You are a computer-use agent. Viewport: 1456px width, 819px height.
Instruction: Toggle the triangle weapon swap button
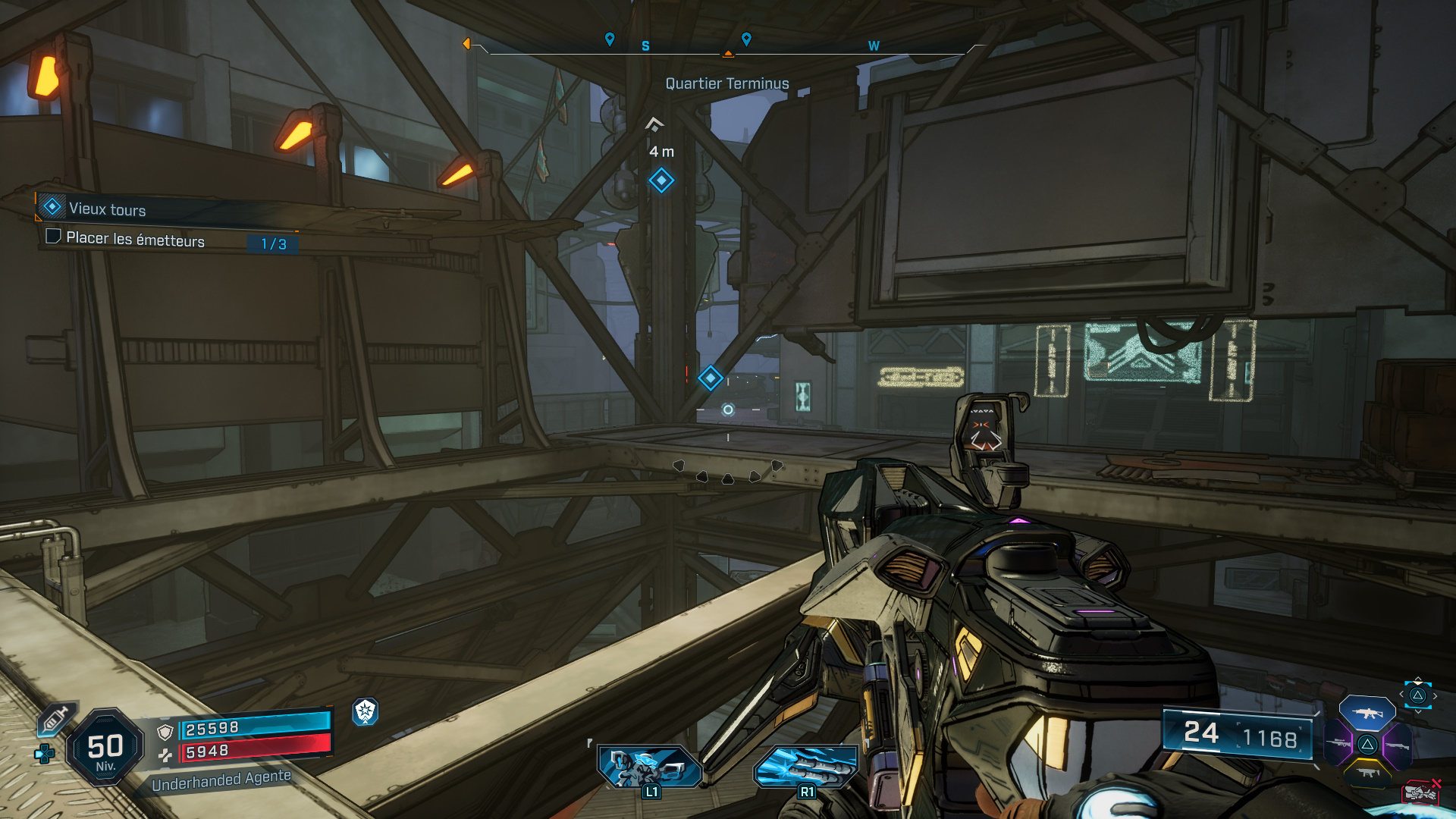tap(1417, 695)
